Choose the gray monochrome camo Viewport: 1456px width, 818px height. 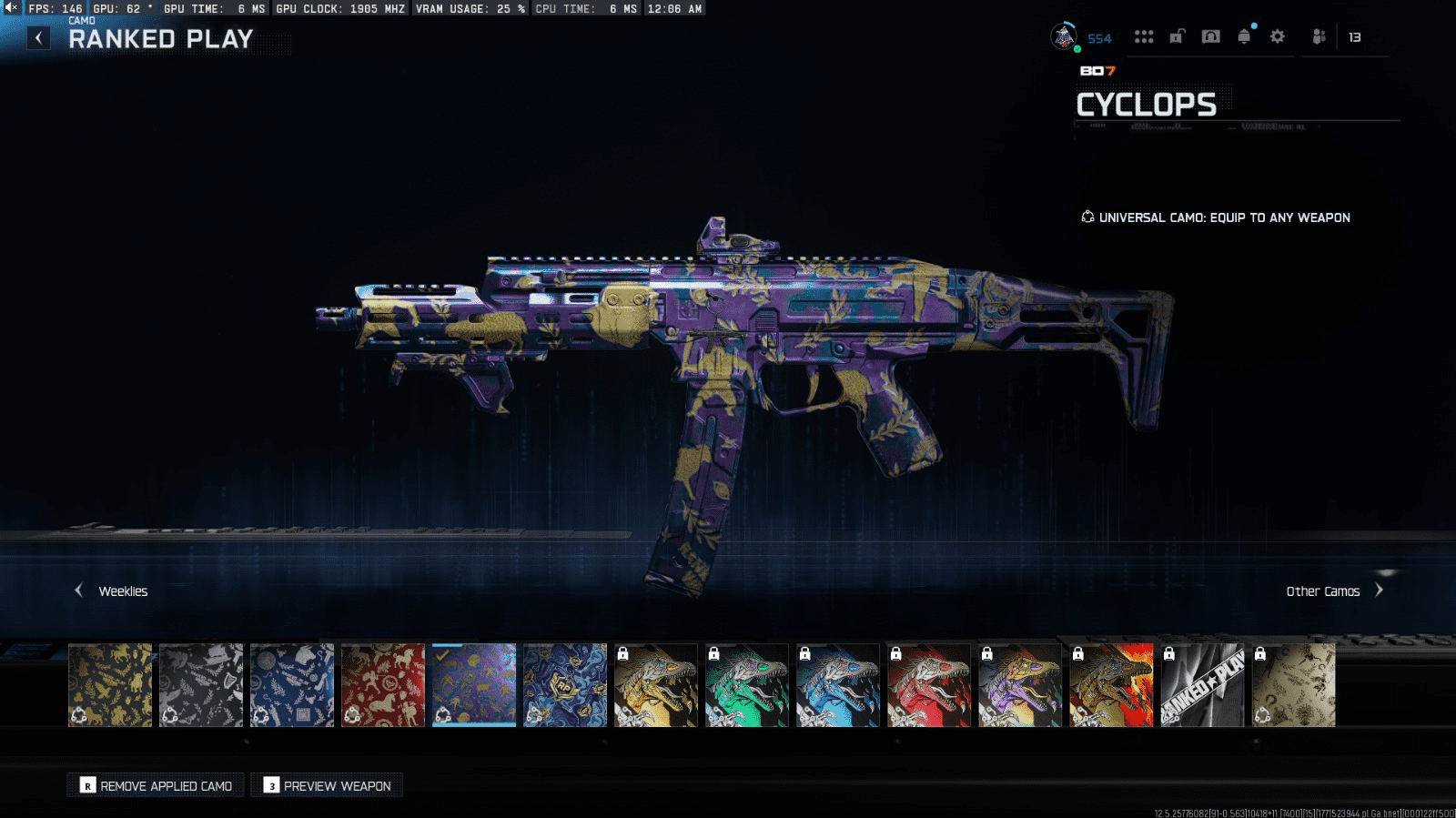pos(201,685)
